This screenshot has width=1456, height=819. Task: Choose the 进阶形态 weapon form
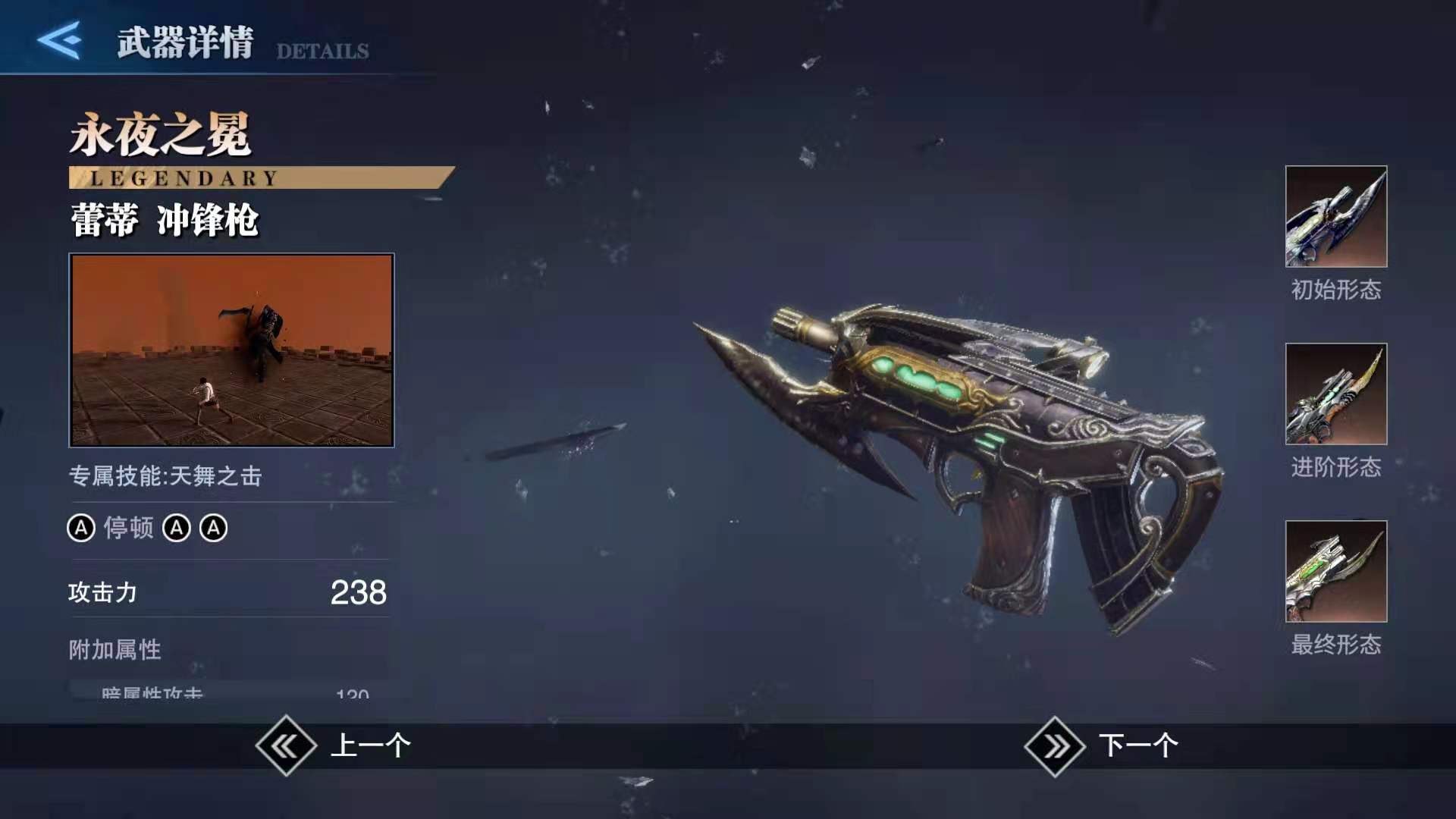(1335, 394)
